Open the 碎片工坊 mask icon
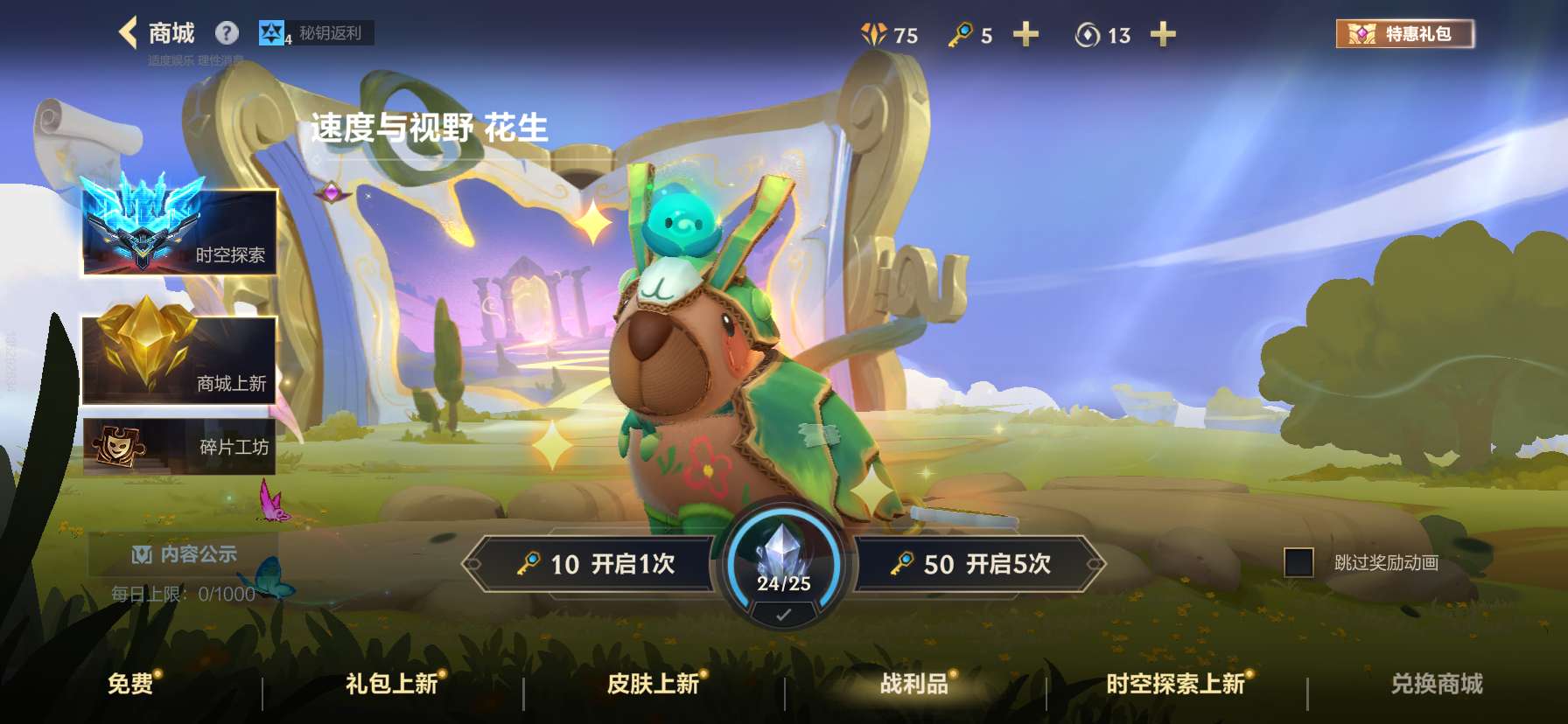The height and width of the screenshot is (724, 1568). point(118,447)
